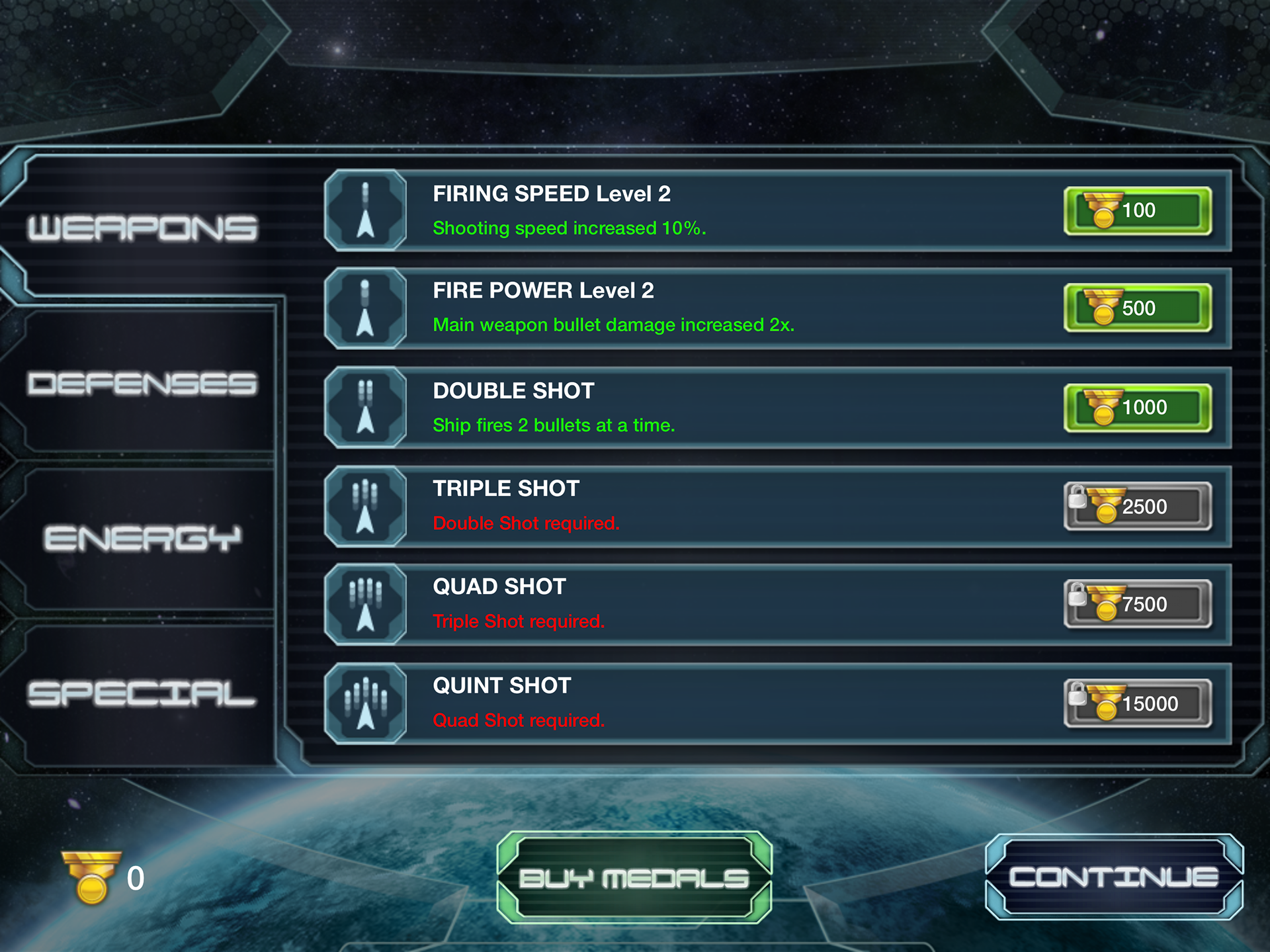Open the Buy Medals store
Viewport: 1270px width, 952px height.
(634, 878)
